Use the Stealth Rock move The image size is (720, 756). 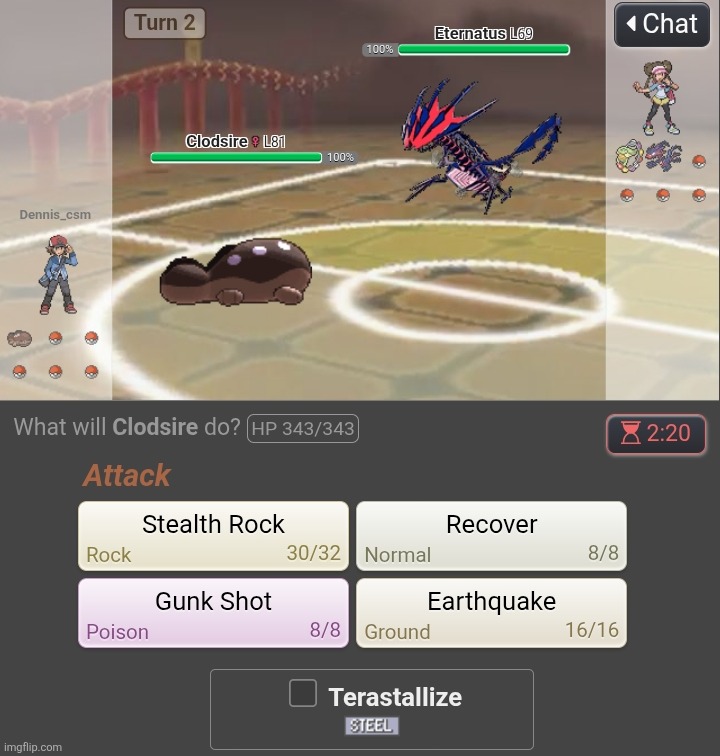pos(213,535)
